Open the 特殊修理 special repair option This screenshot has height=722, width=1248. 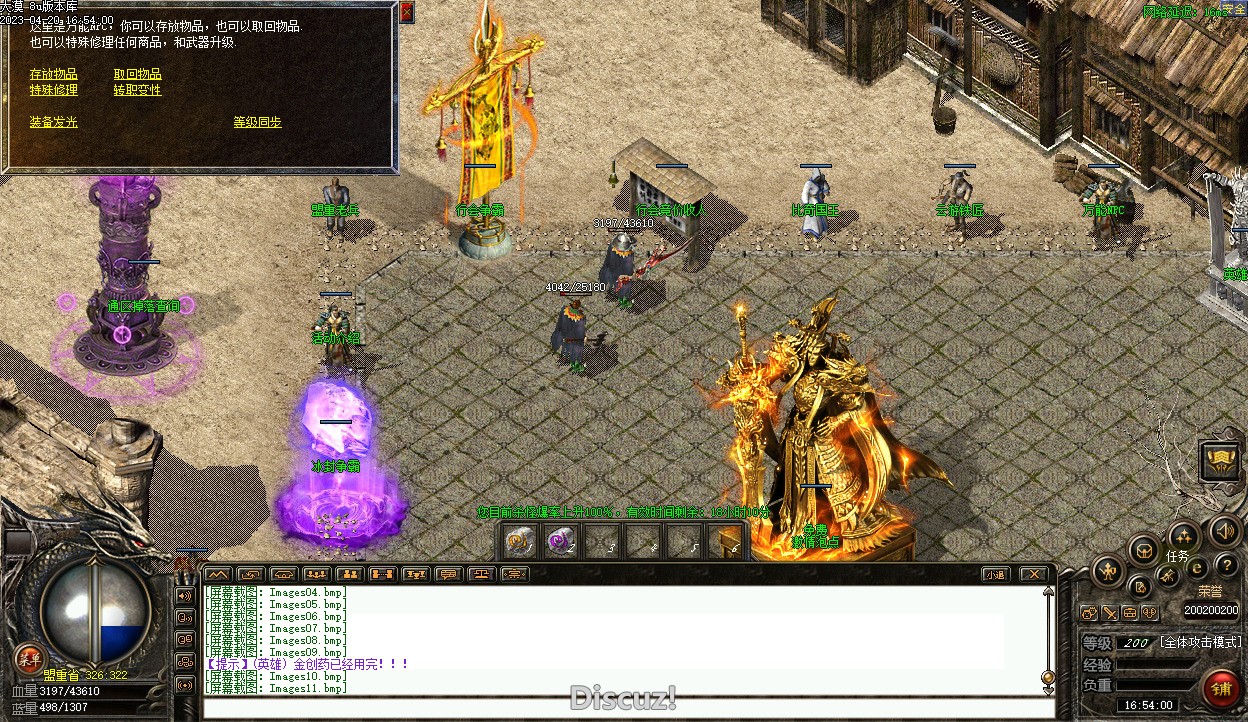point(53,90)
